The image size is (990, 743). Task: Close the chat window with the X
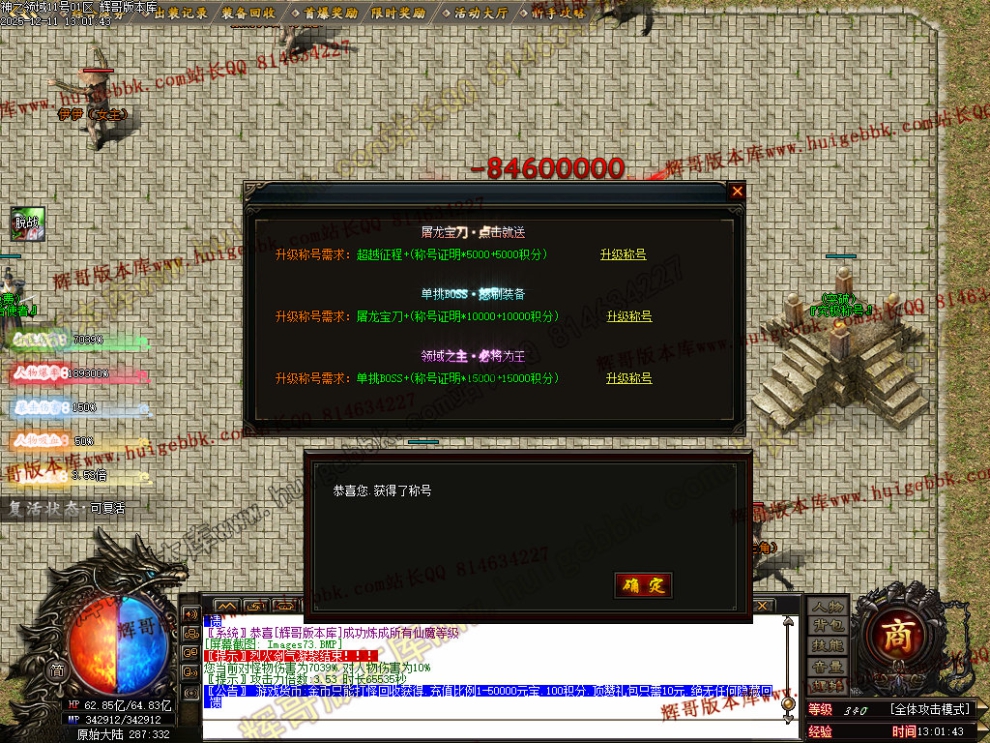763,606
